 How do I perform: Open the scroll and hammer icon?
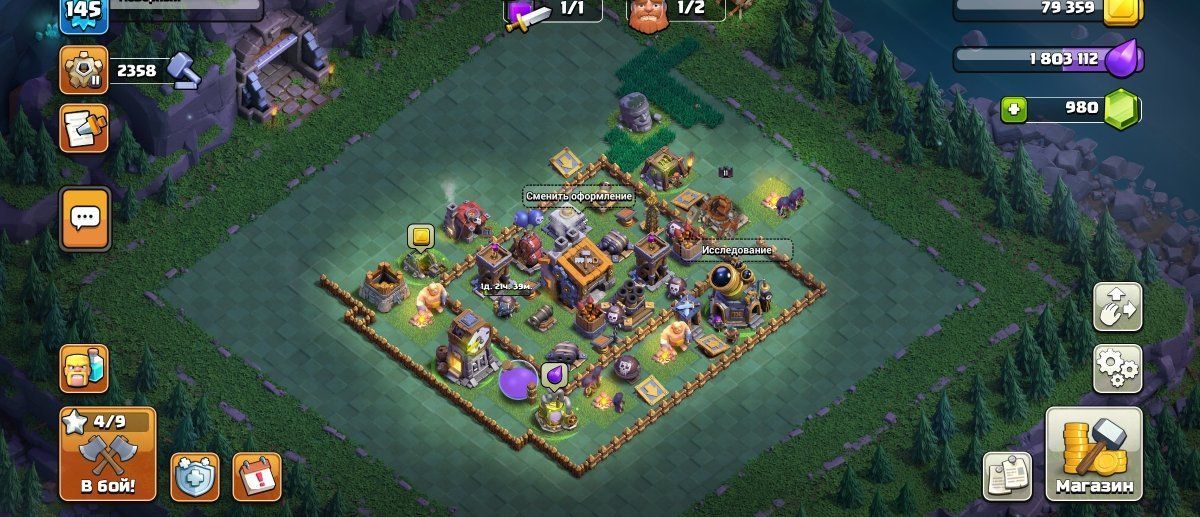tap(84, 127)
